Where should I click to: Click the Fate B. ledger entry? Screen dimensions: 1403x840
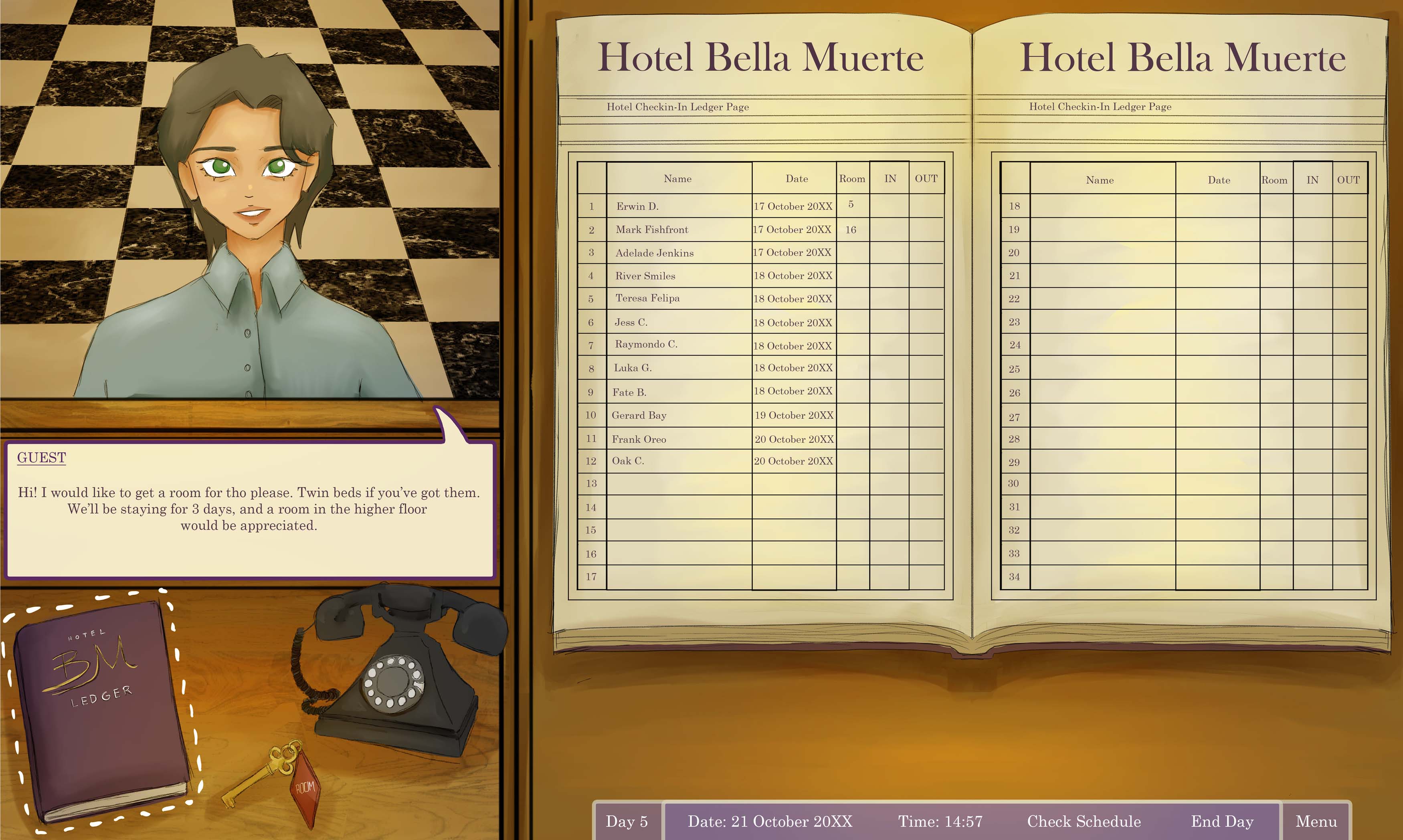629,392
